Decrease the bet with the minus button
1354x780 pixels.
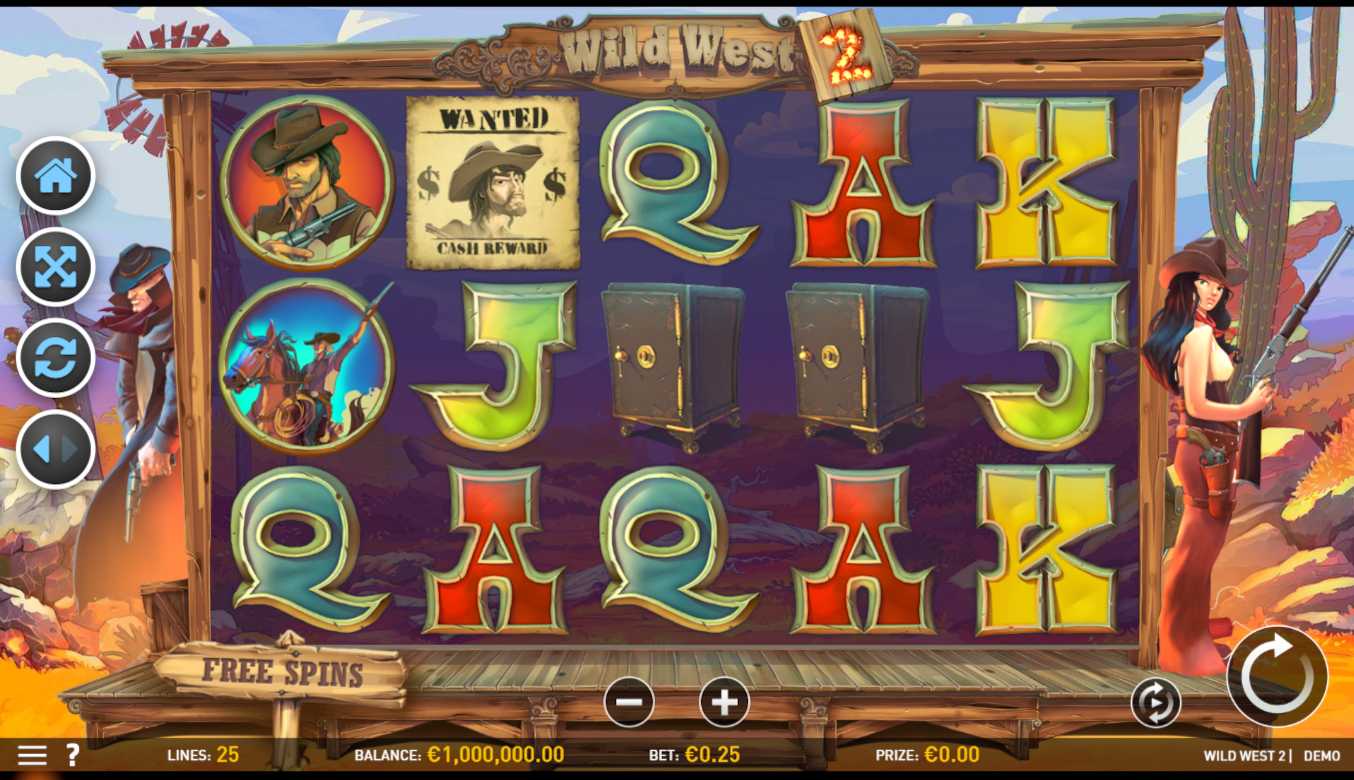(629, 702)
